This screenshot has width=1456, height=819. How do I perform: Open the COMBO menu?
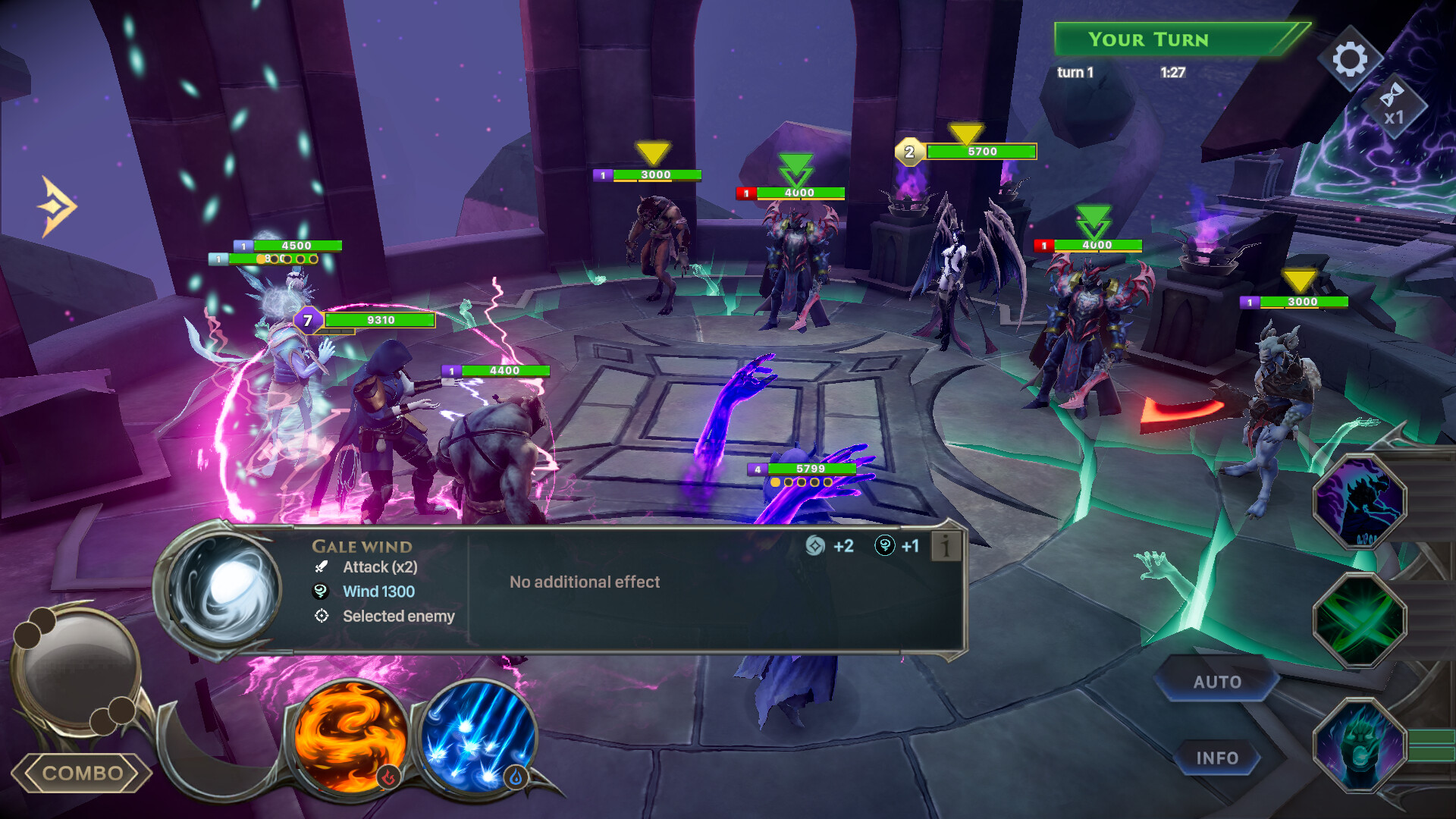(83, 773)
